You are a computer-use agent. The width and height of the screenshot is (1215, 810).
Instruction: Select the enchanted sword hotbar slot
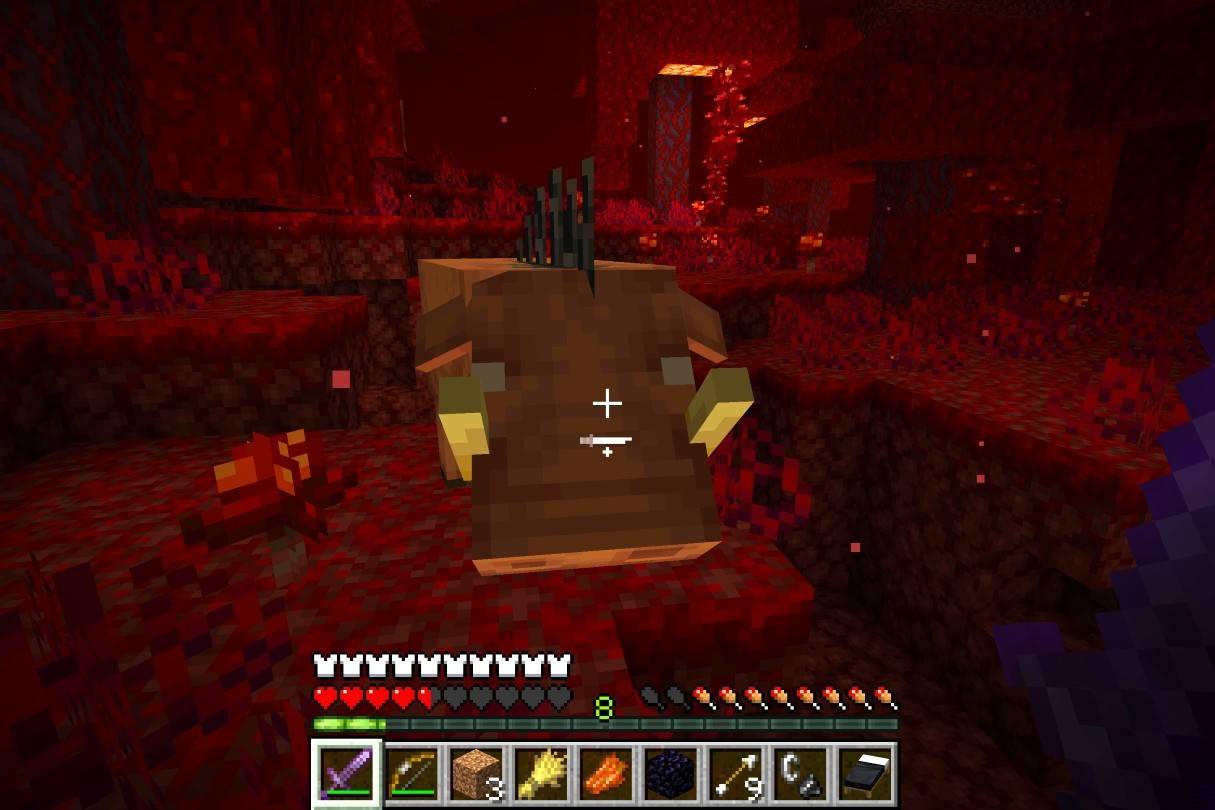346,773
